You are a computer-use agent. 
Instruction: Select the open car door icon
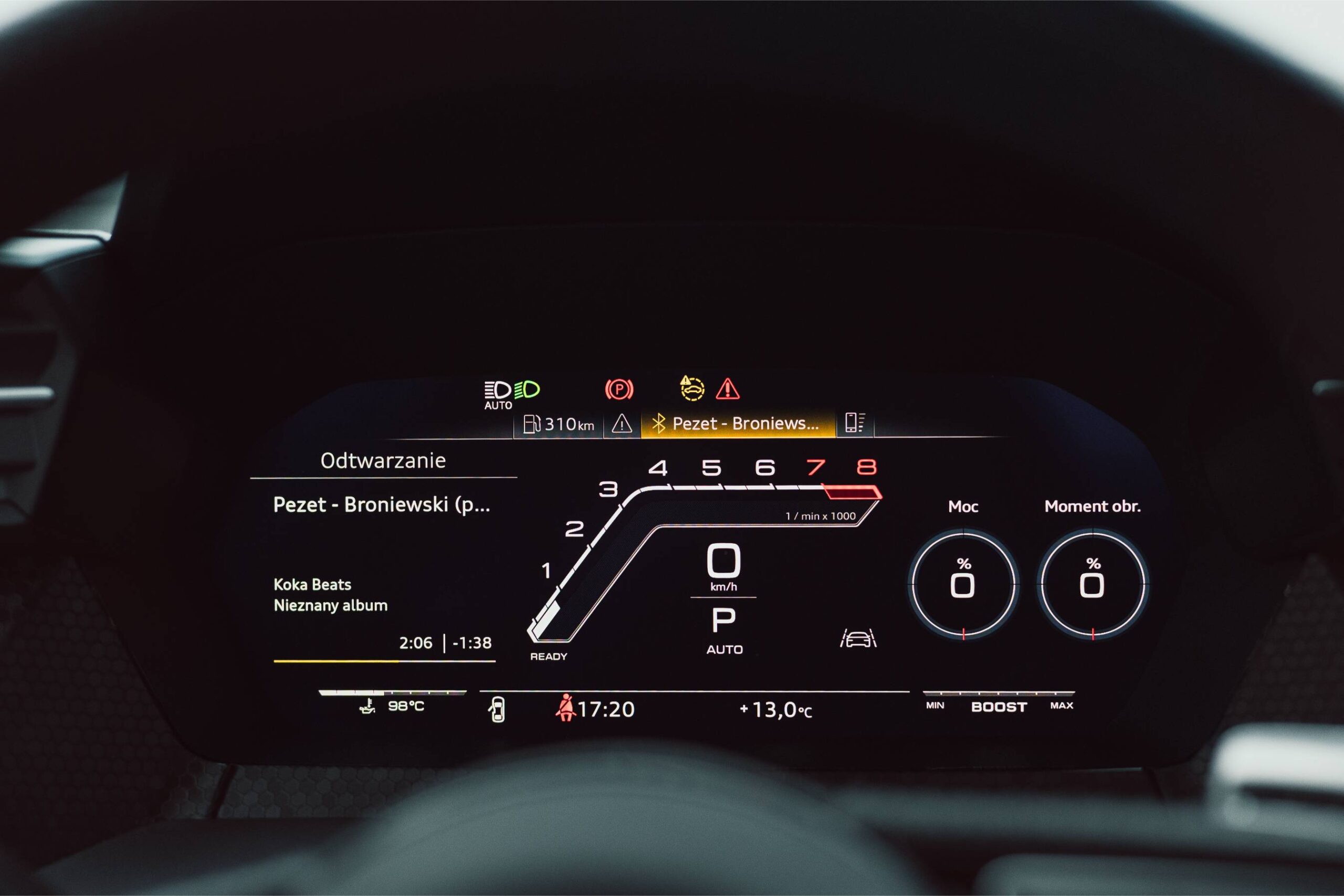point(497,710)
